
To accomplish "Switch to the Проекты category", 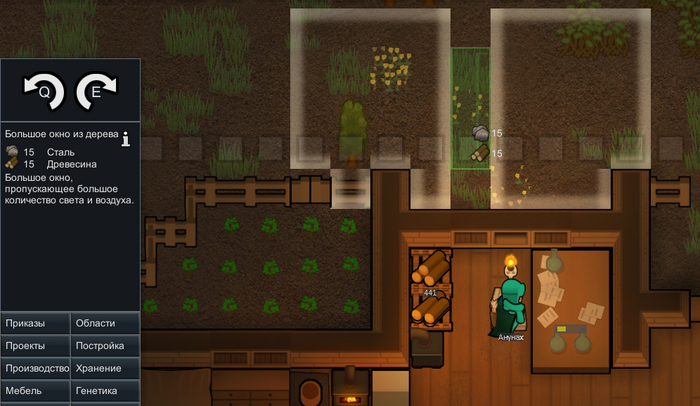I will (35, 346).
